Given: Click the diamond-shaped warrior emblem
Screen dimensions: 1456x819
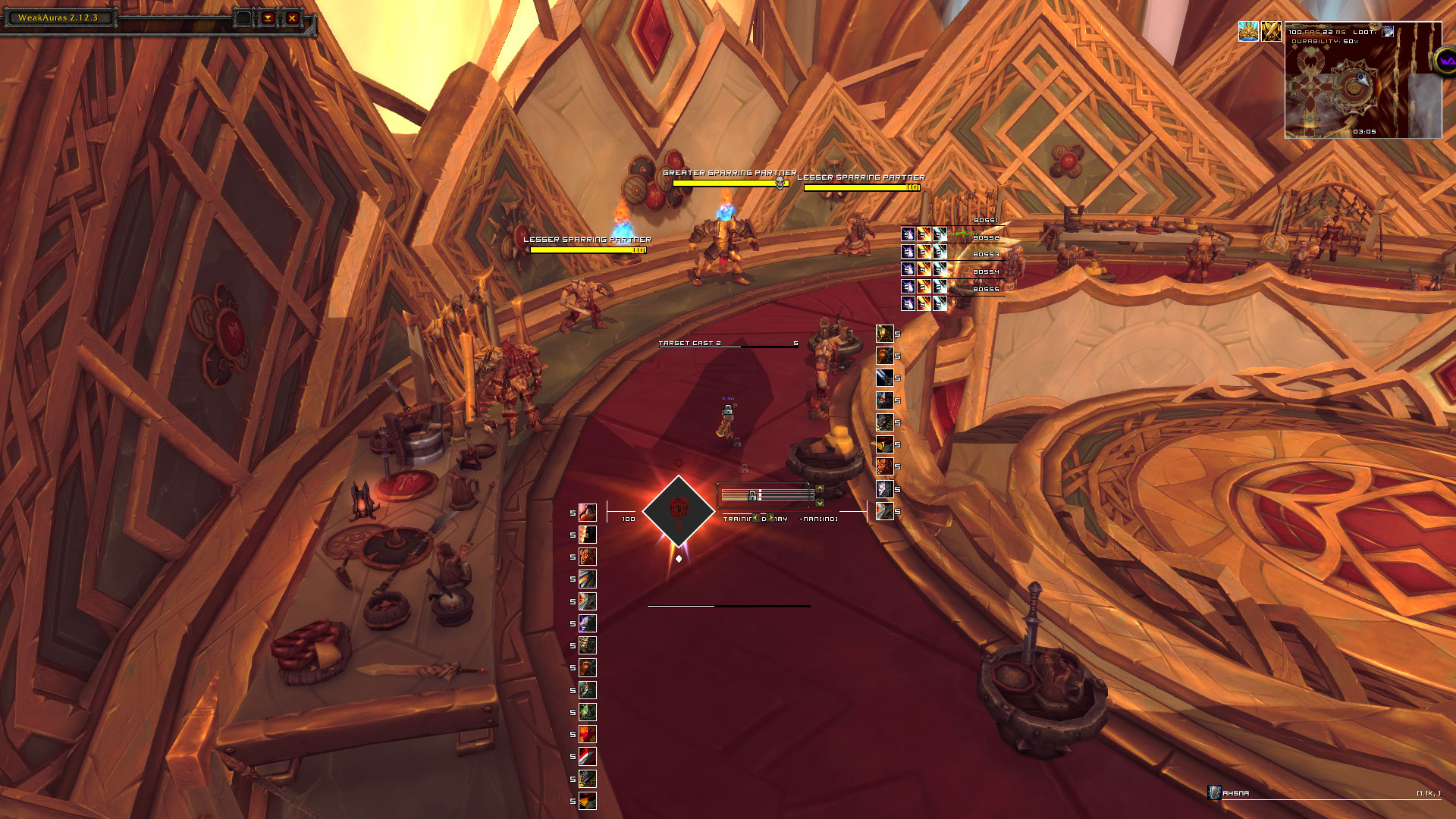Looking at the screenshot, I should 678,511.
